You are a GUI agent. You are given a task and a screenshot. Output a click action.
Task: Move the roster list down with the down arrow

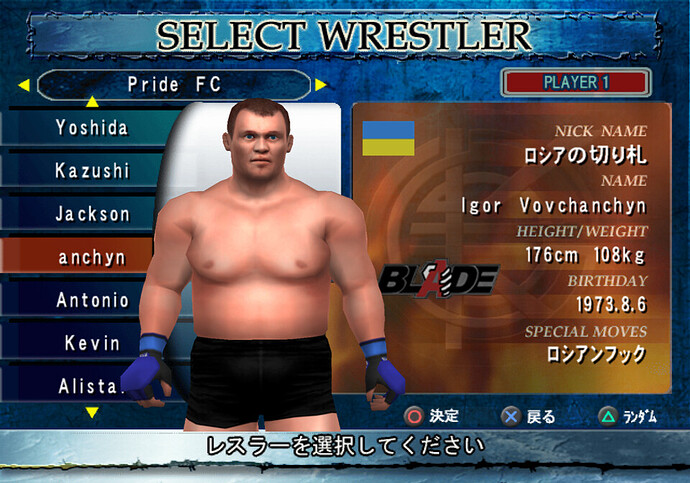[x=92, y=412]
